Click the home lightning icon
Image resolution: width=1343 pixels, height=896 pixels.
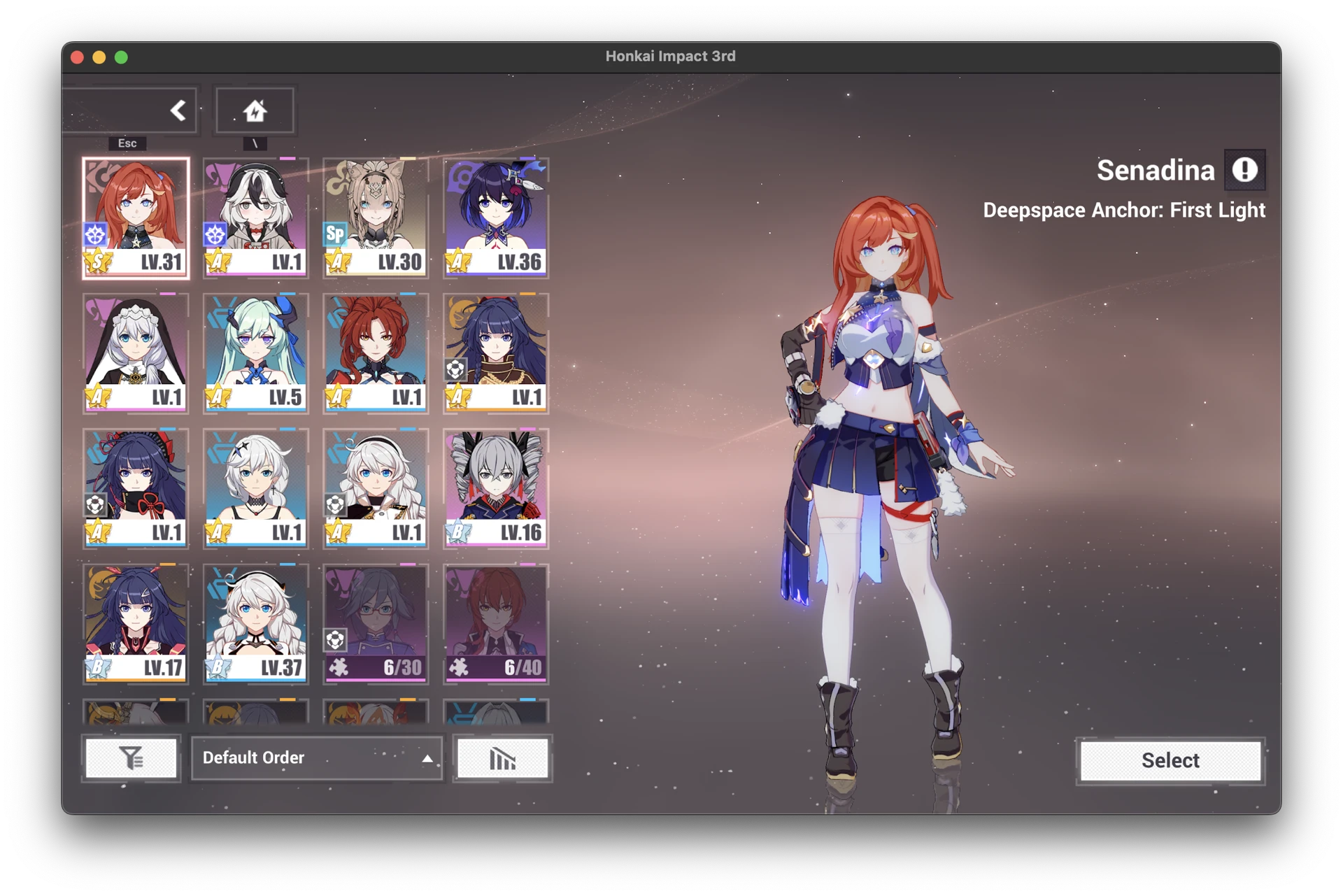[x=255, y=108]
